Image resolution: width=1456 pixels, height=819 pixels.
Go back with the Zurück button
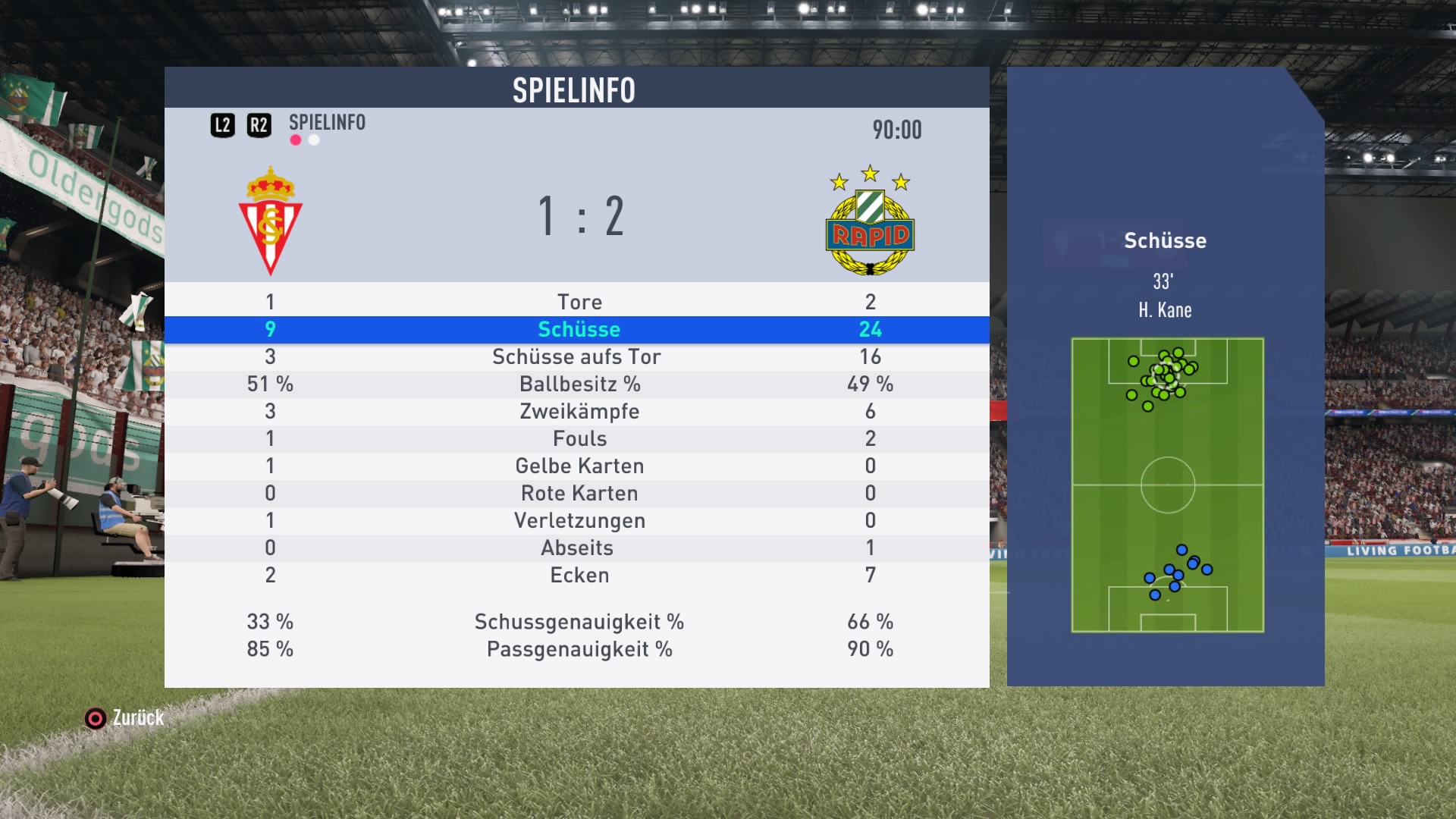[x=125, y=717]
